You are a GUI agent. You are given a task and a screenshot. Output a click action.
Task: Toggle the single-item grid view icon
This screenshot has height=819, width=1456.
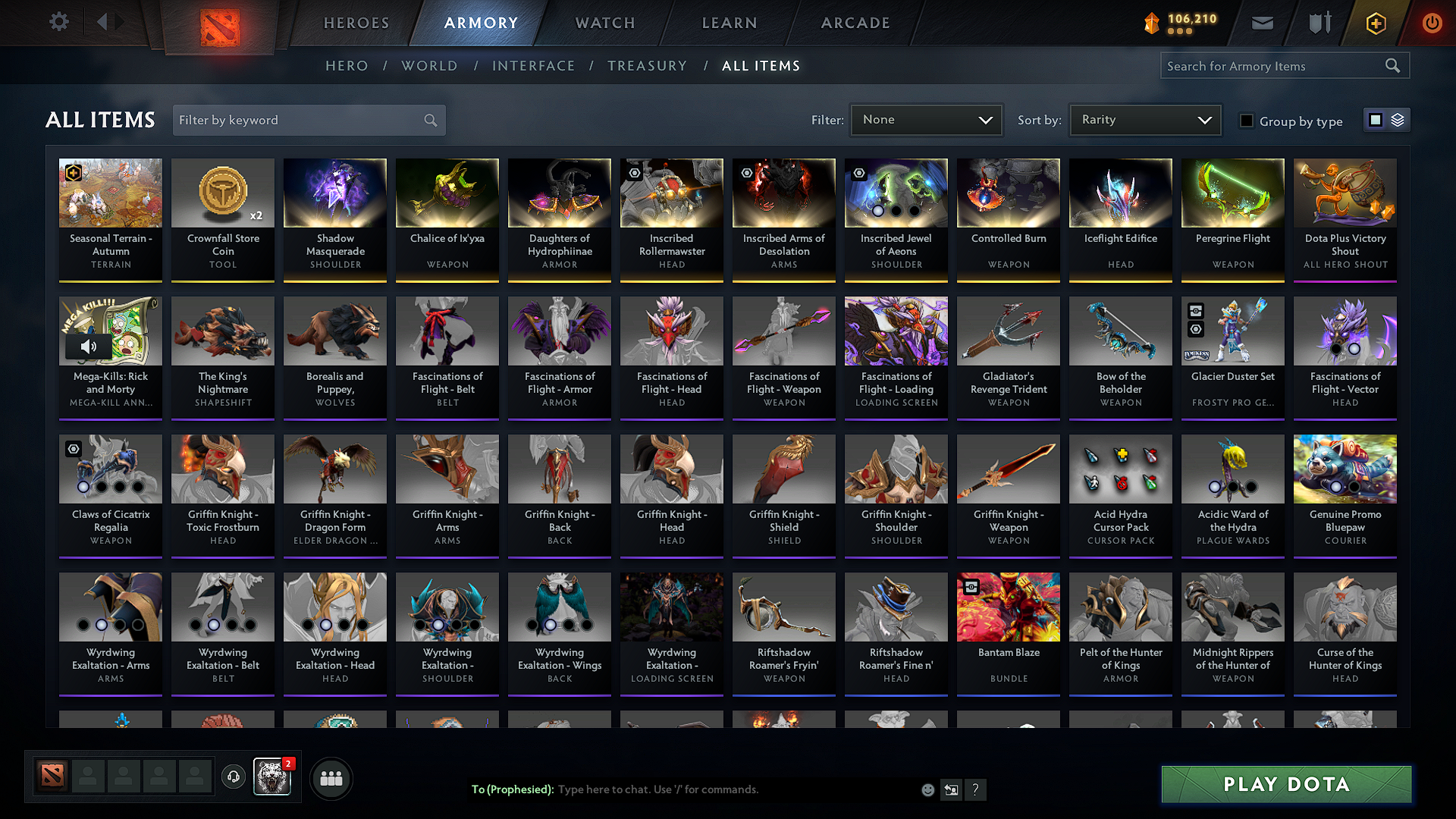[x=1375, y=119]
